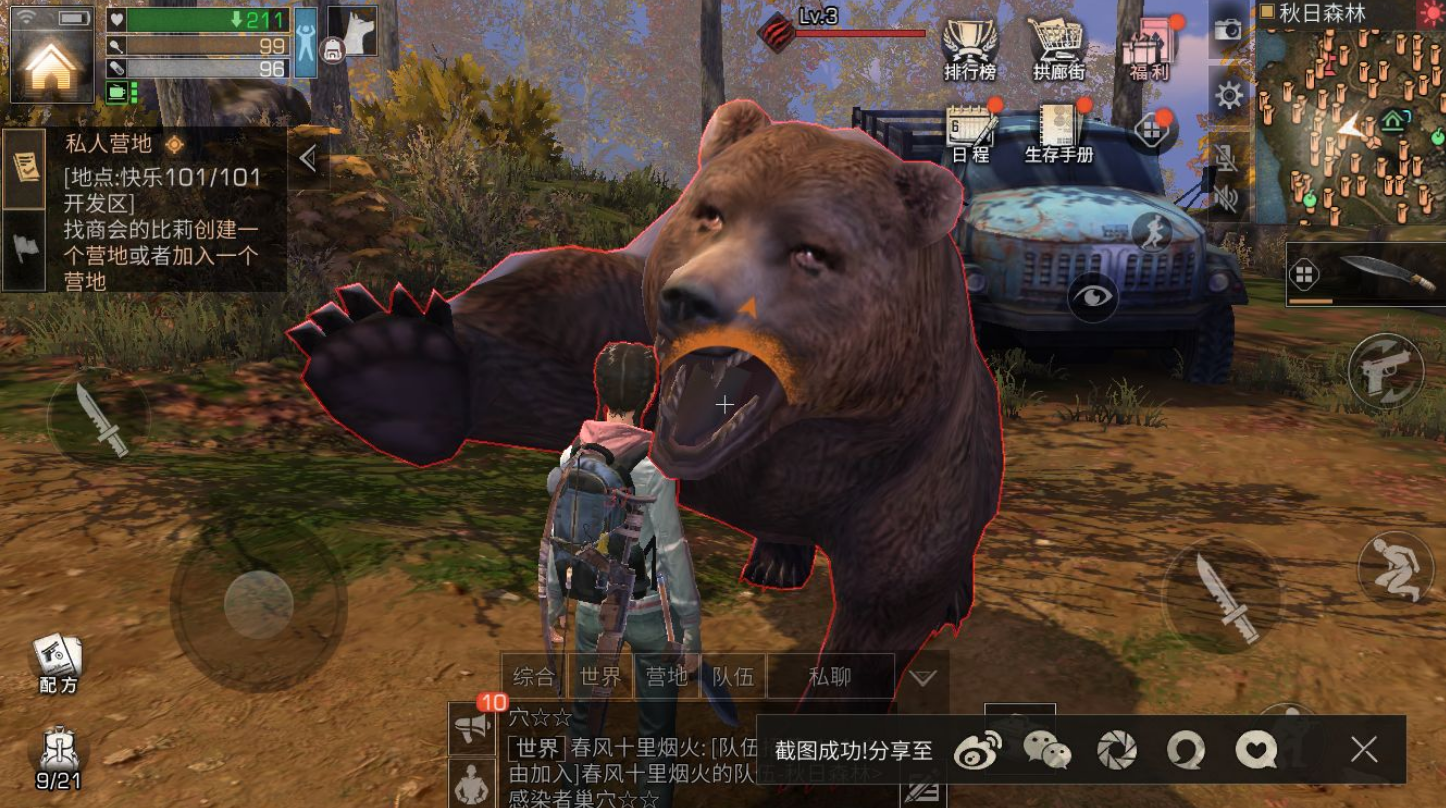Open settings with the gear icon
Image resolution: width=1446 pixels, height=808 pixels.
click(1228, 96)
